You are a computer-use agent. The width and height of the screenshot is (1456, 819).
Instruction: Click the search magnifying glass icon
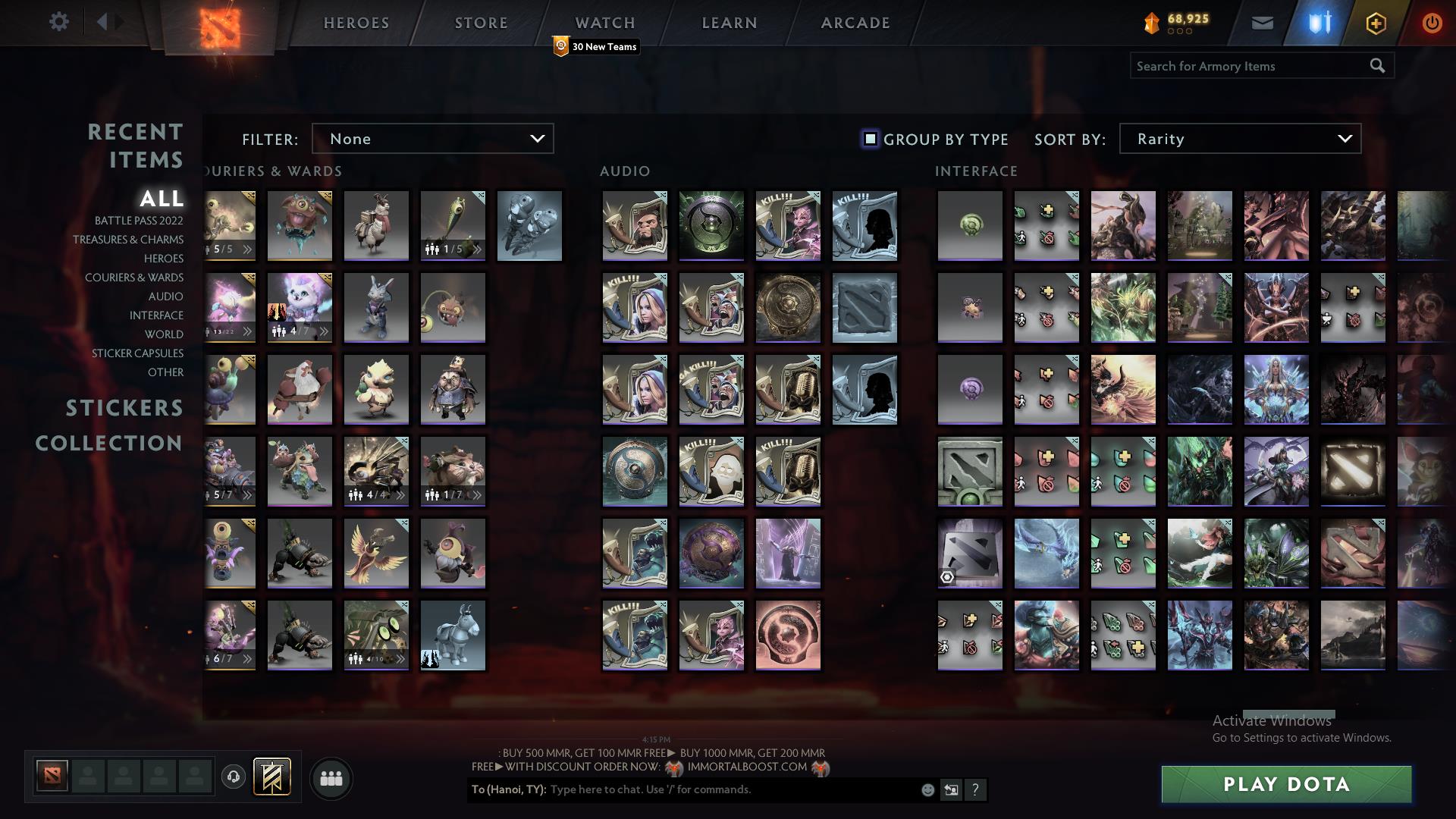tap(1377, 66)
